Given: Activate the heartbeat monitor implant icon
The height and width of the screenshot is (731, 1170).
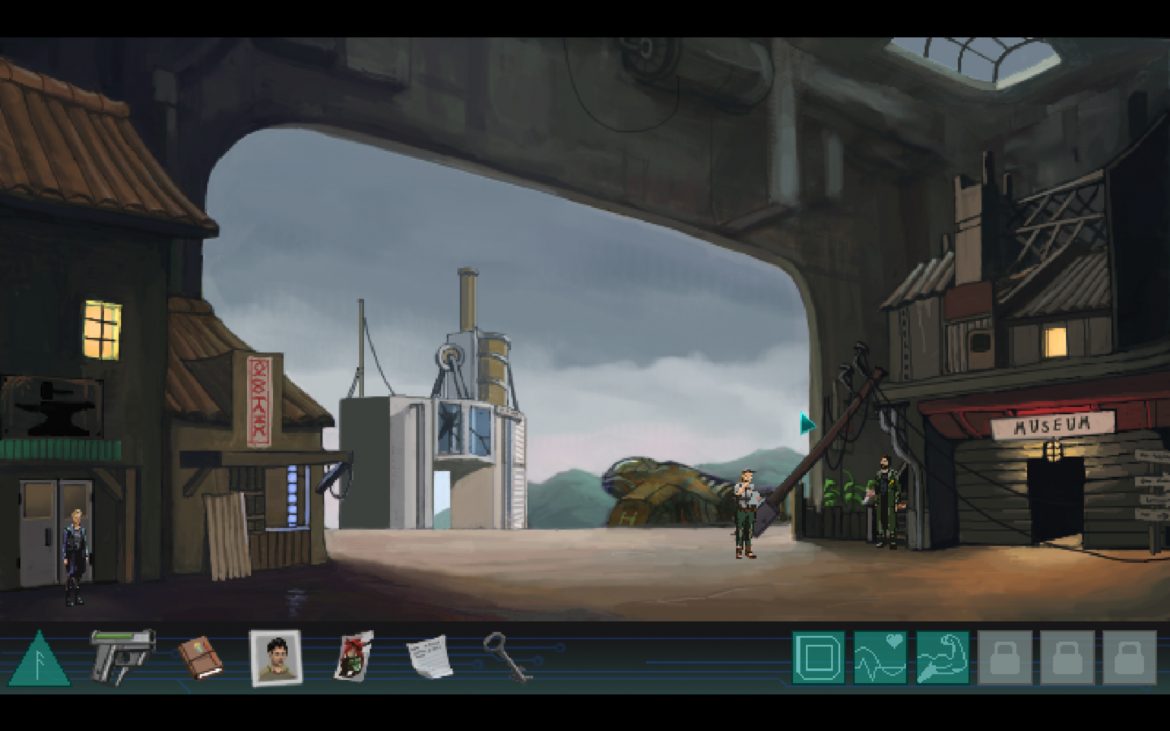Looking at the screenshot, I should click(x=880, y=657).
